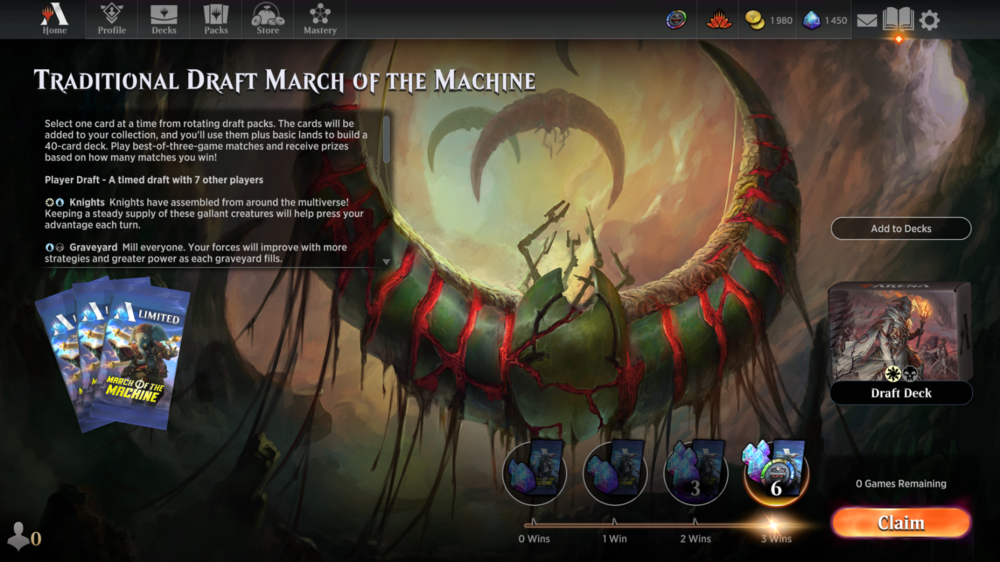Image resolution: width=1000 pixels, height=562 pixels.
Task: Claim the draft rewards
Action: click(x=900, y=523)
